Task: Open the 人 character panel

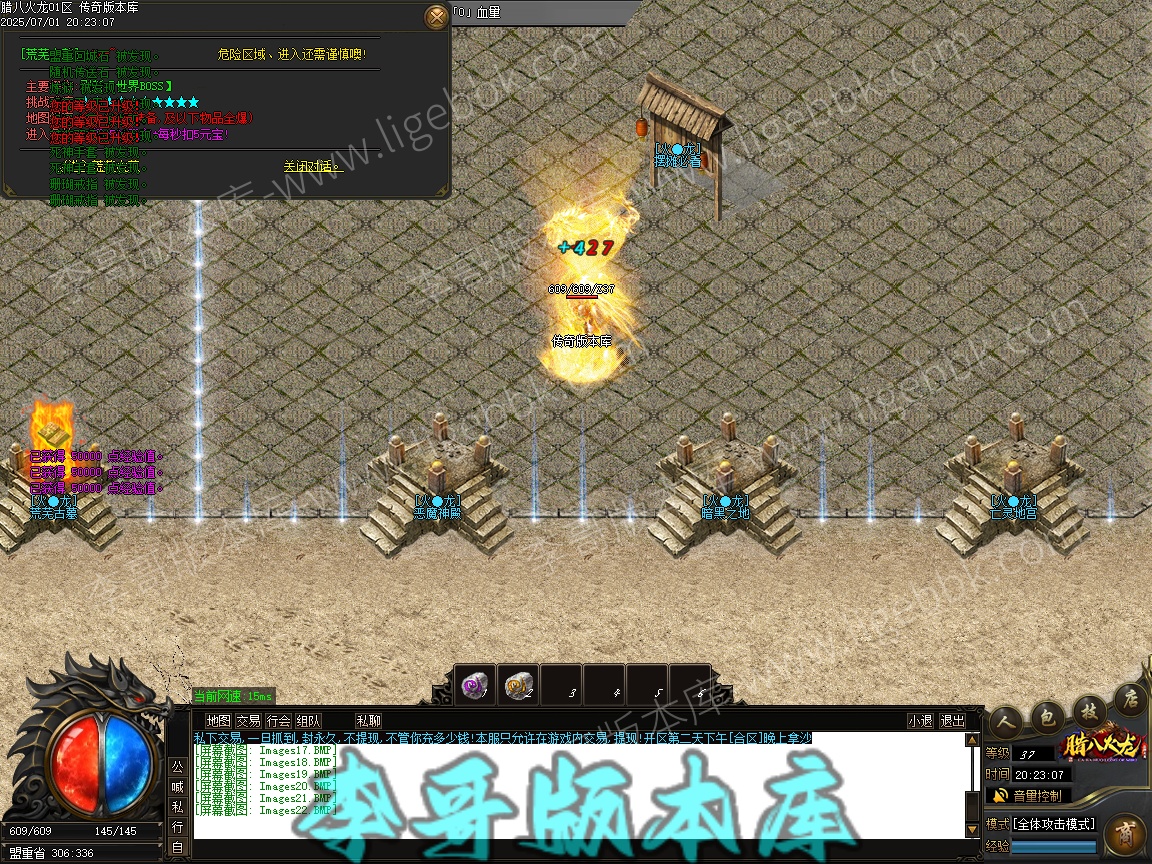Action: pyautogui.click(x=1006, y=718)
